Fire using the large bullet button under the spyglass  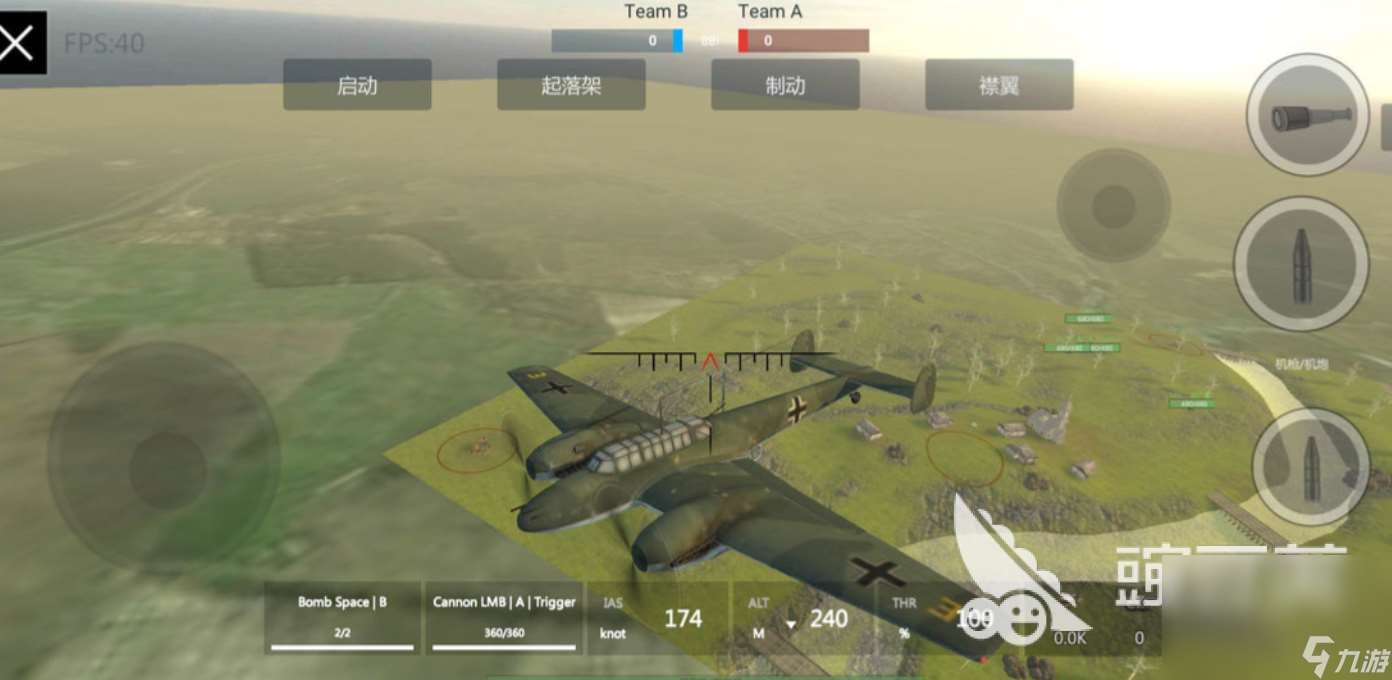(x=1301, y=264)
